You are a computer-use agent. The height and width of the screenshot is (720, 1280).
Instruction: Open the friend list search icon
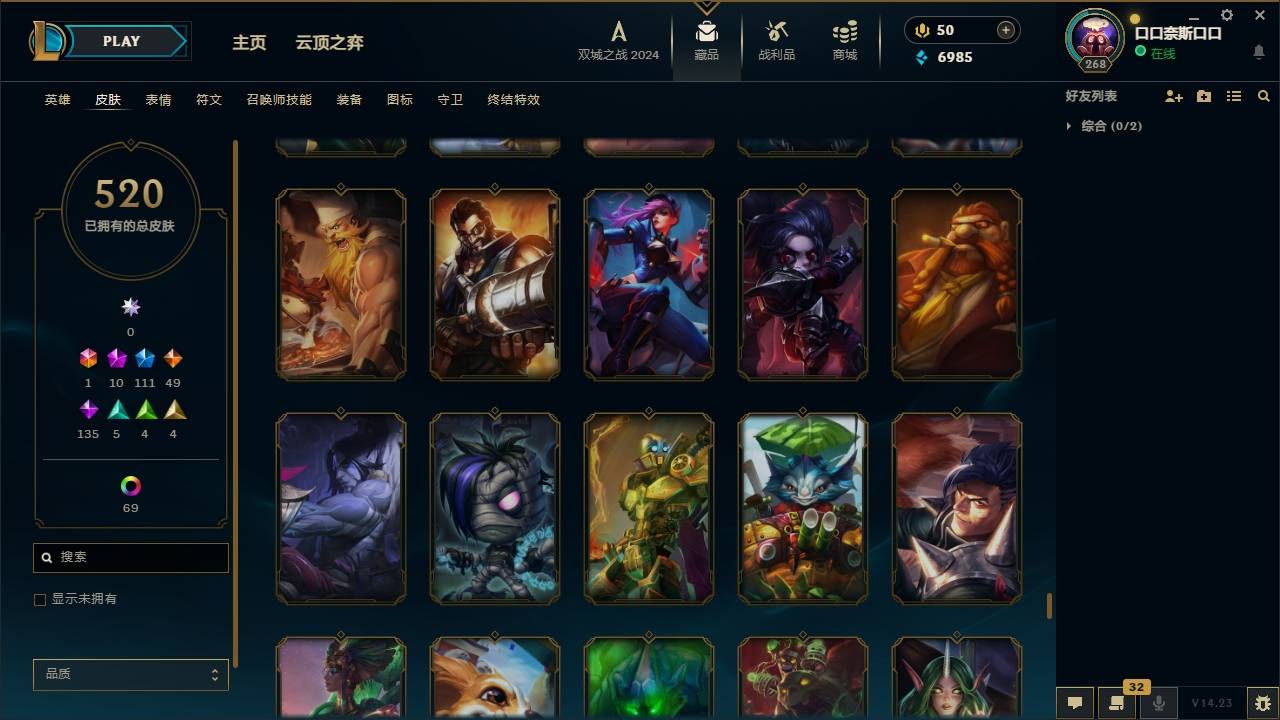pos(1263,95)
